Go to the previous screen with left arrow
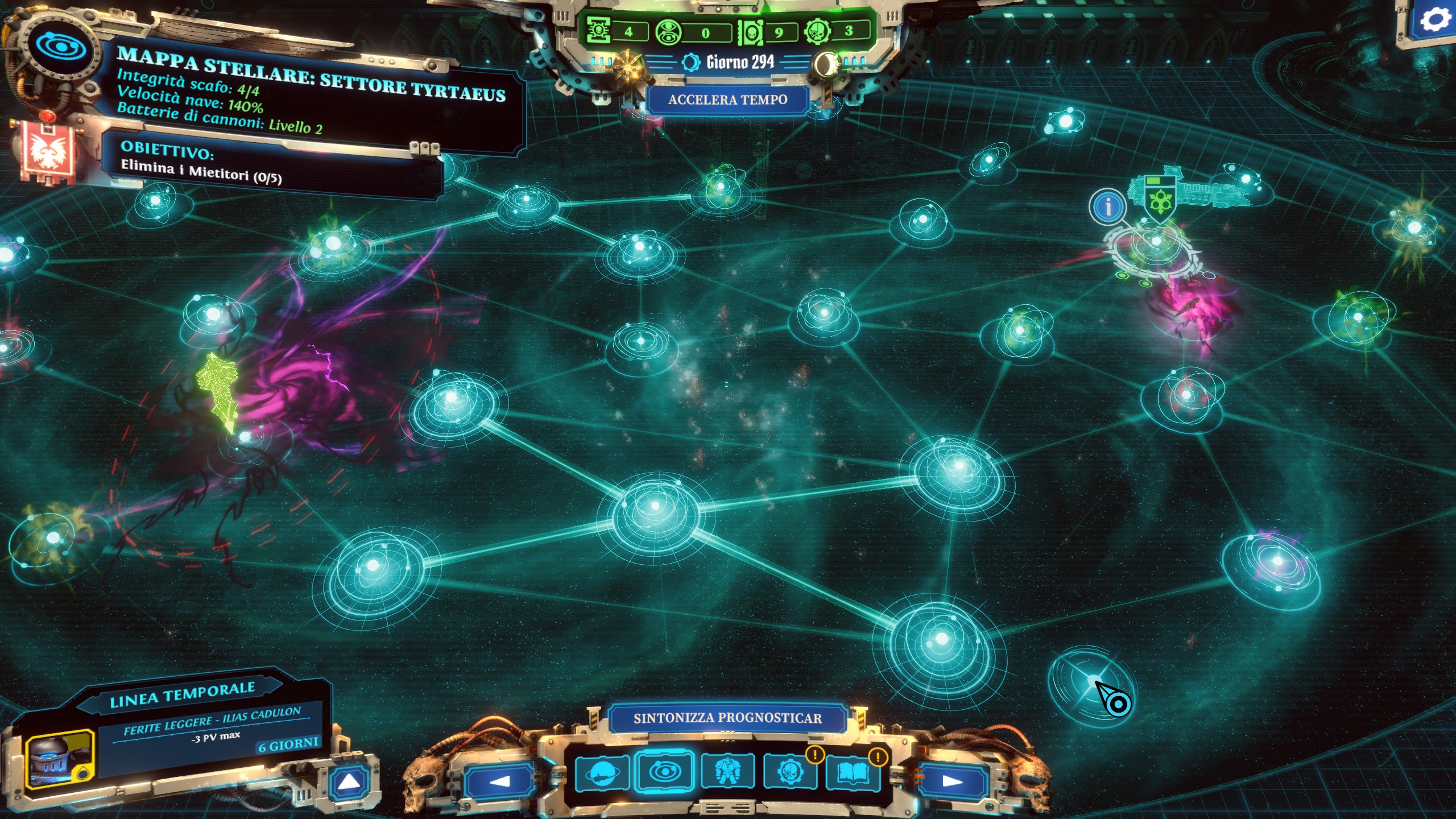 (499, 781)
